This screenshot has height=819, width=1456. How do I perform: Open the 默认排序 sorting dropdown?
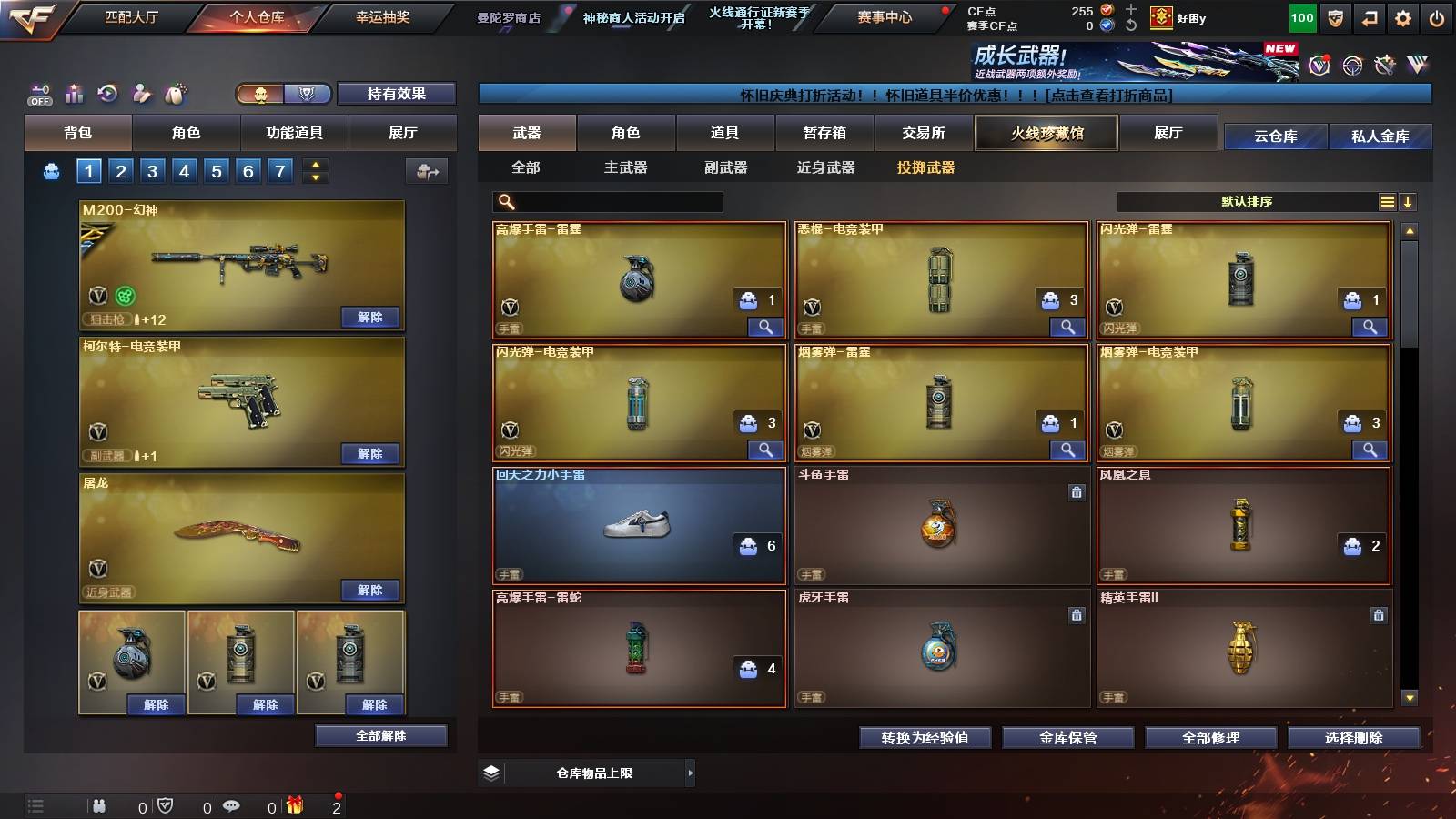pos(1247,202)
